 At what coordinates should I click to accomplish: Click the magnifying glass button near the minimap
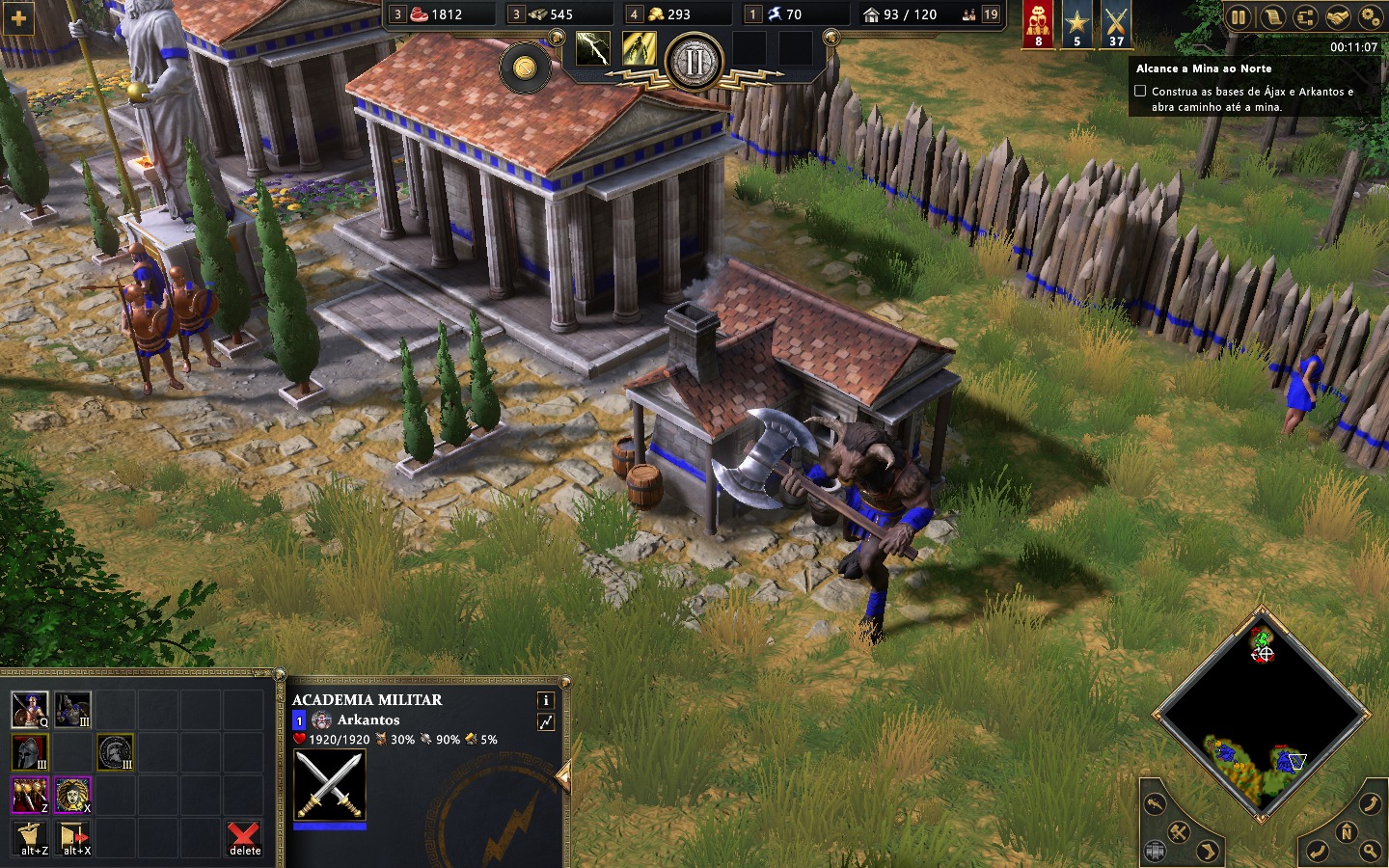[1371, 851]
